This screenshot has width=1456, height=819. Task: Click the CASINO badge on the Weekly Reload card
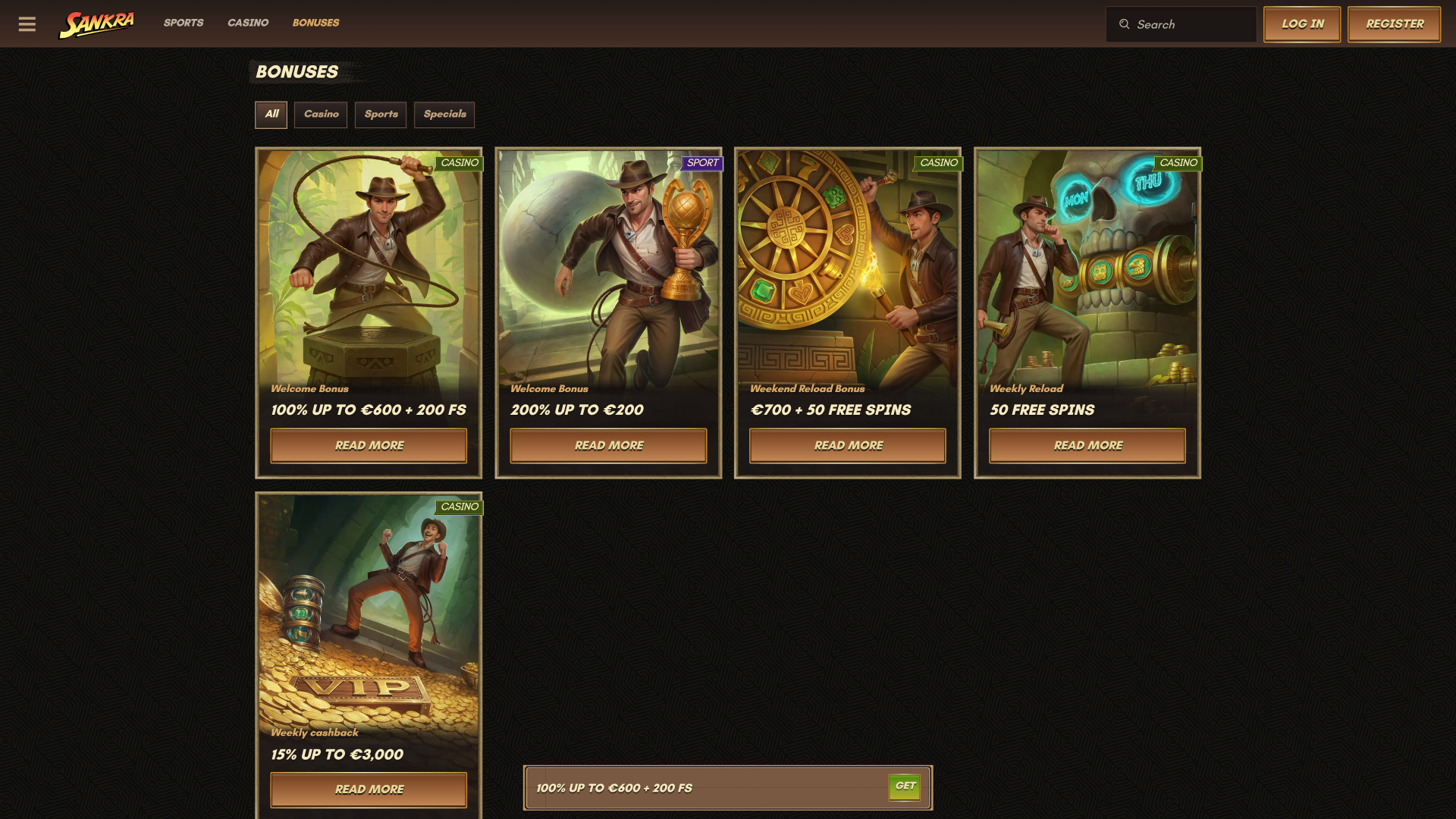coord(1178,163)
